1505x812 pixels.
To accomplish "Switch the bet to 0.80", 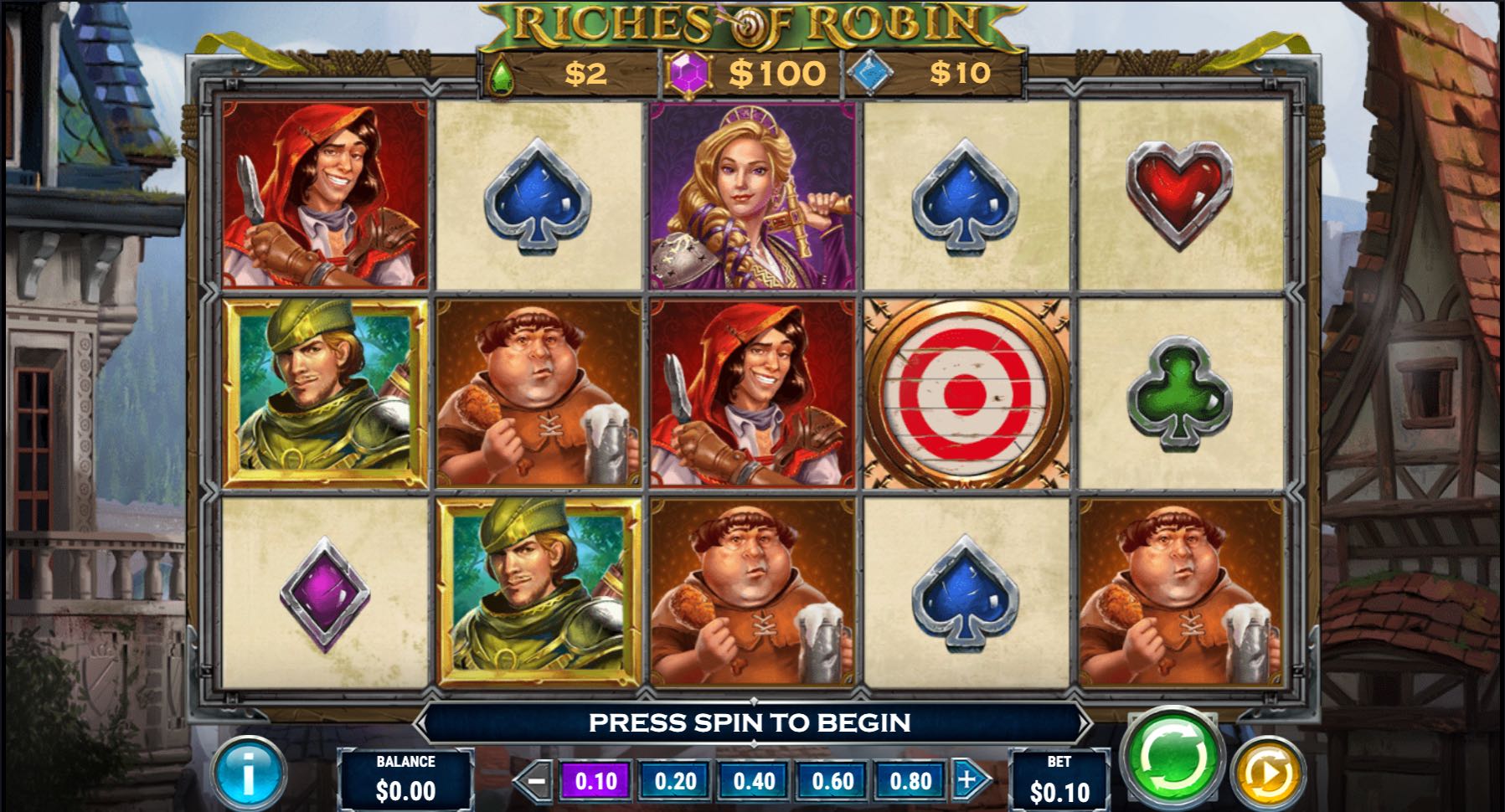I will tap(910, 781).
